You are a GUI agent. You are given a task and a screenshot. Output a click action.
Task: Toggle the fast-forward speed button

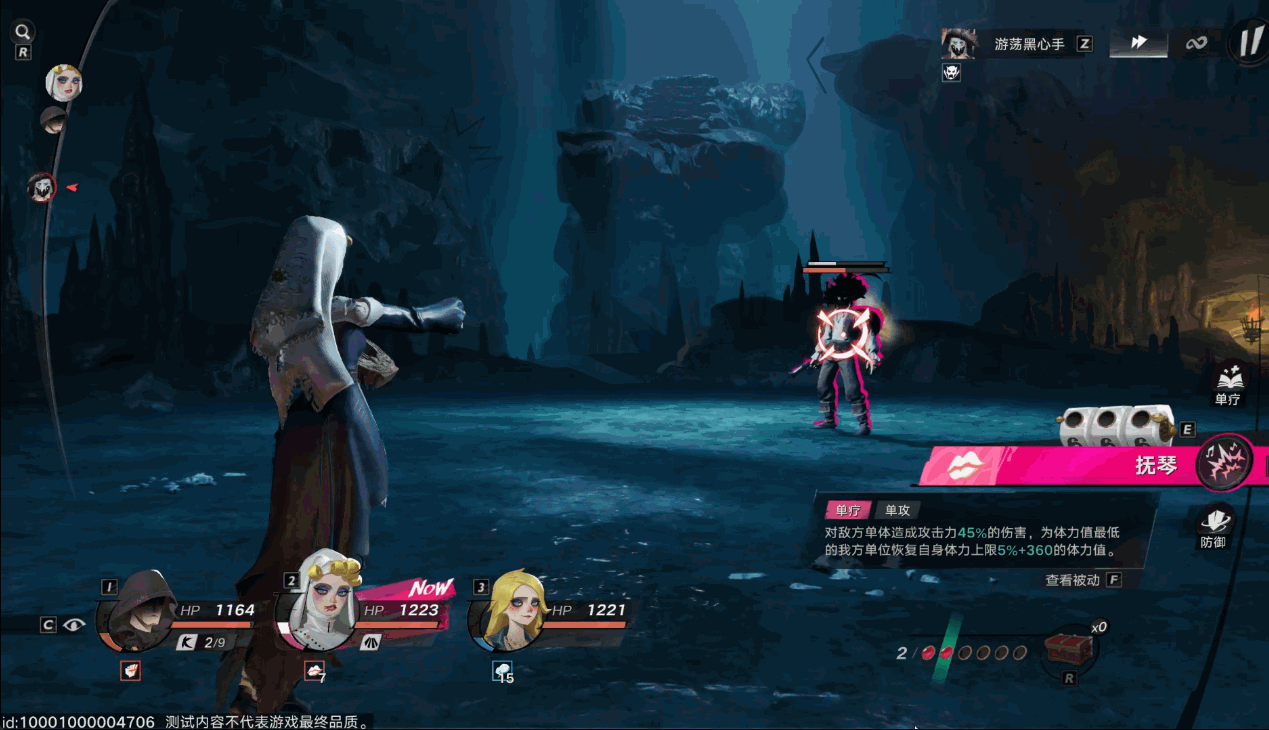[1139, 43]
